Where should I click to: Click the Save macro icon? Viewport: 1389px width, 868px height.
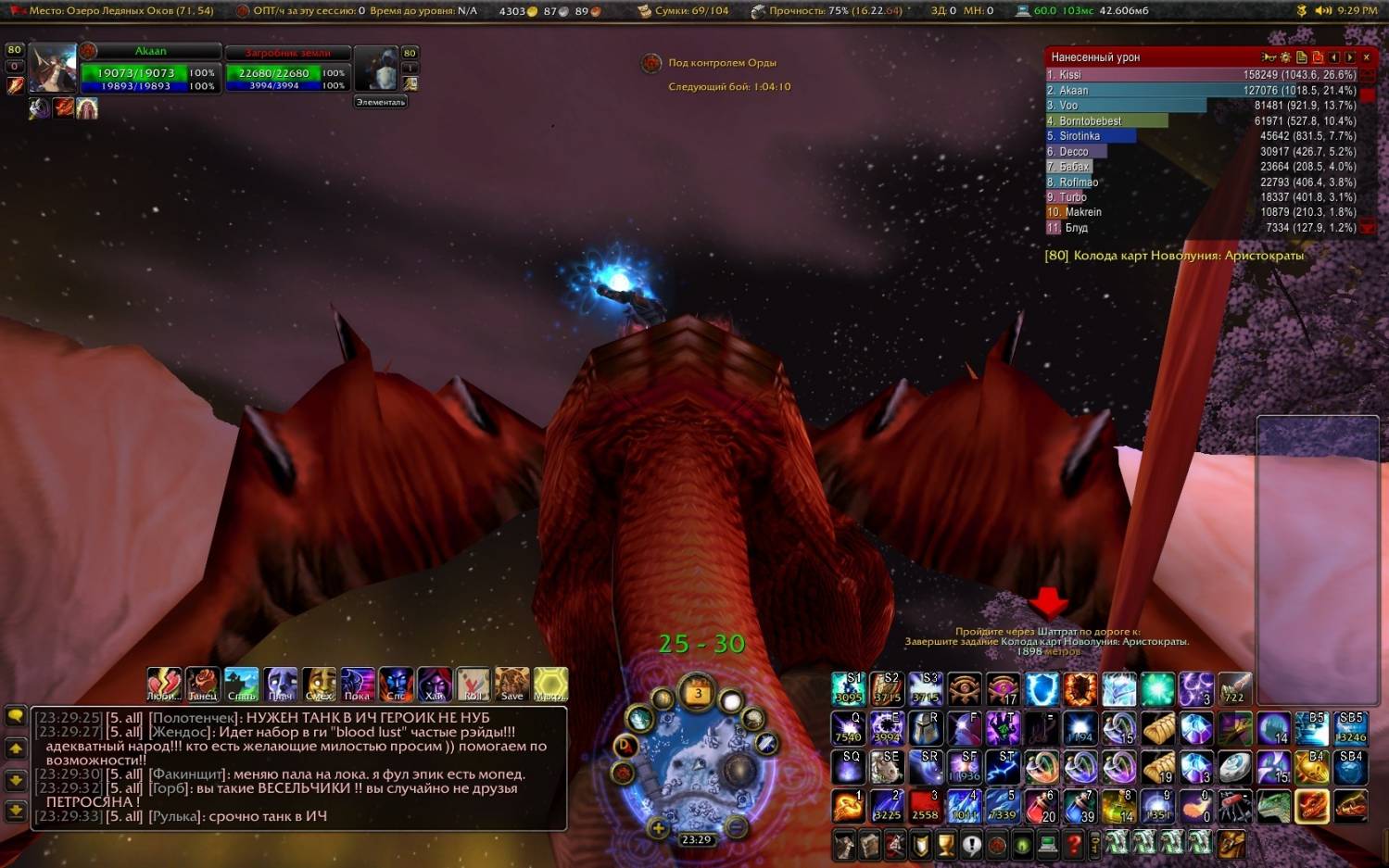tap(511, 684)
